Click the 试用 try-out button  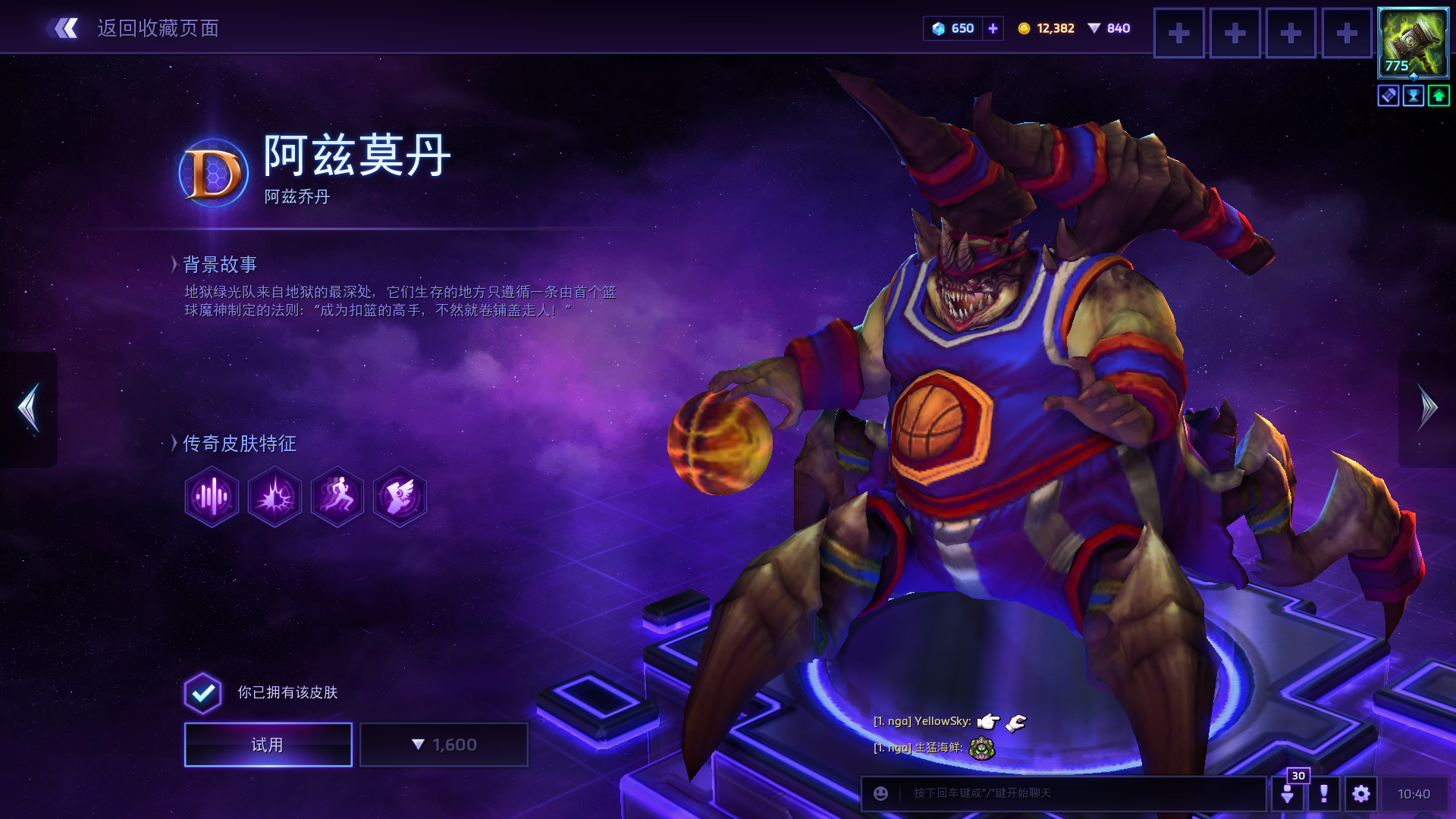point(268,745)
